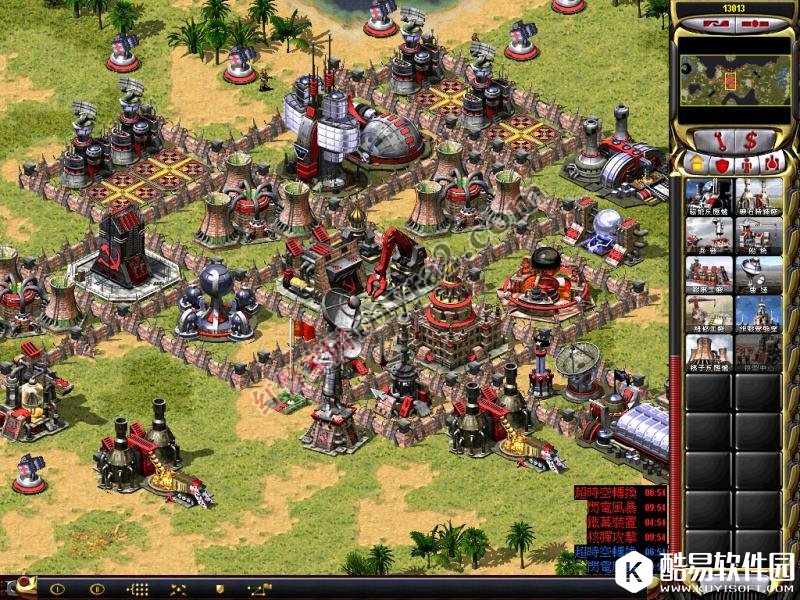Select the Nuclear Reactor build icon
Screen dimensions: 800x600
pyautogui.click(x=709, y=353)
